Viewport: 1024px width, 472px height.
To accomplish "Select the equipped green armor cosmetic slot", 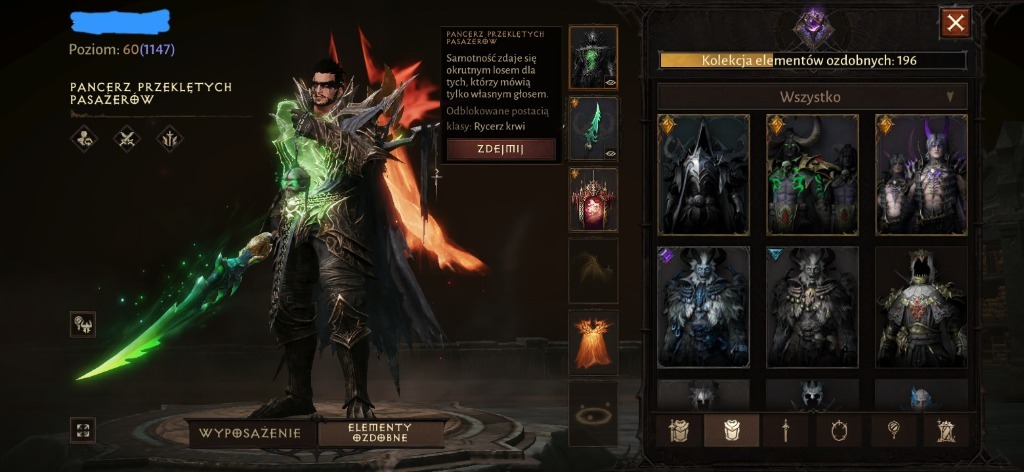I will click(x=593, y=57).
